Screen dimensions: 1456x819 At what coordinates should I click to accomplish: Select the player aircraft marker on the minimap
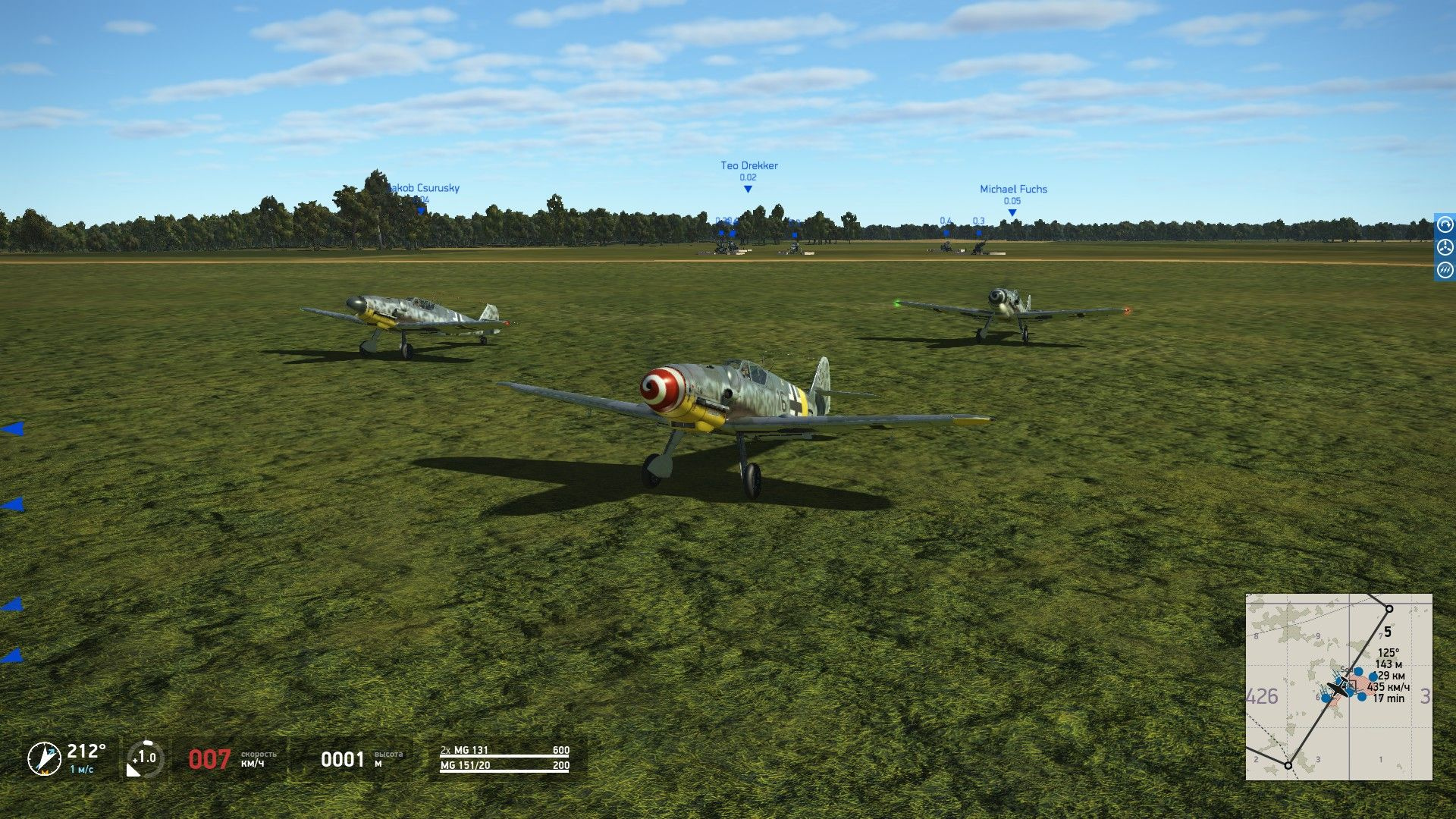(1340, 689)
